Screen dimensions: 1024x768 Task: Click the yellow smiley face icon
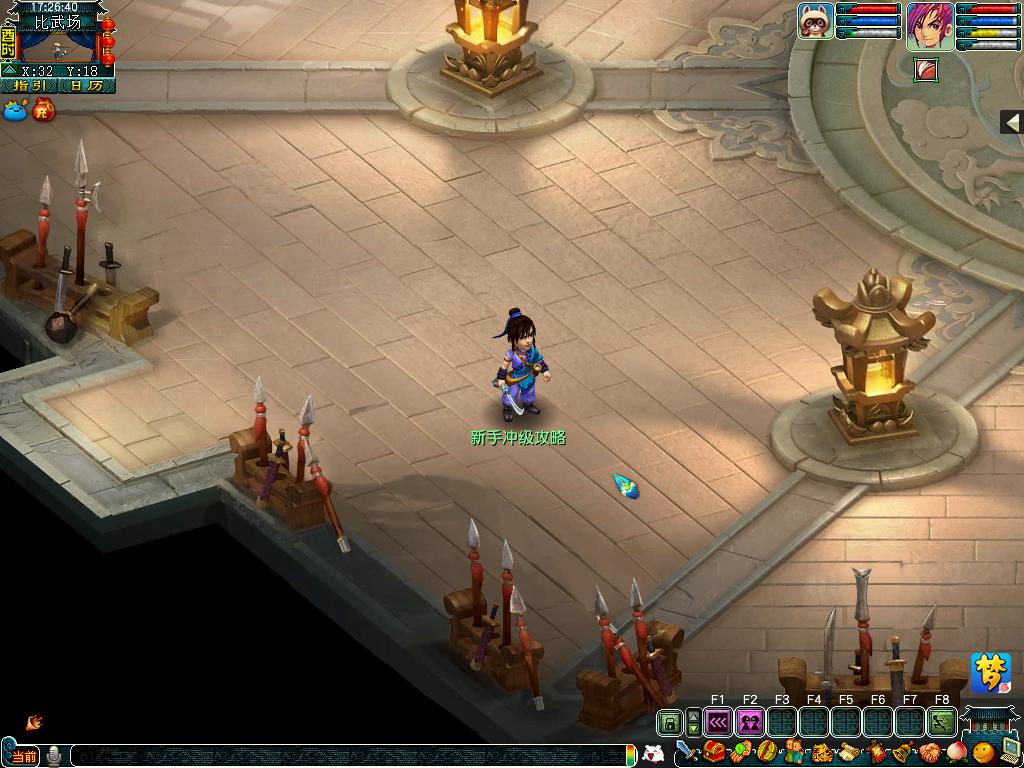coord(984,752)
